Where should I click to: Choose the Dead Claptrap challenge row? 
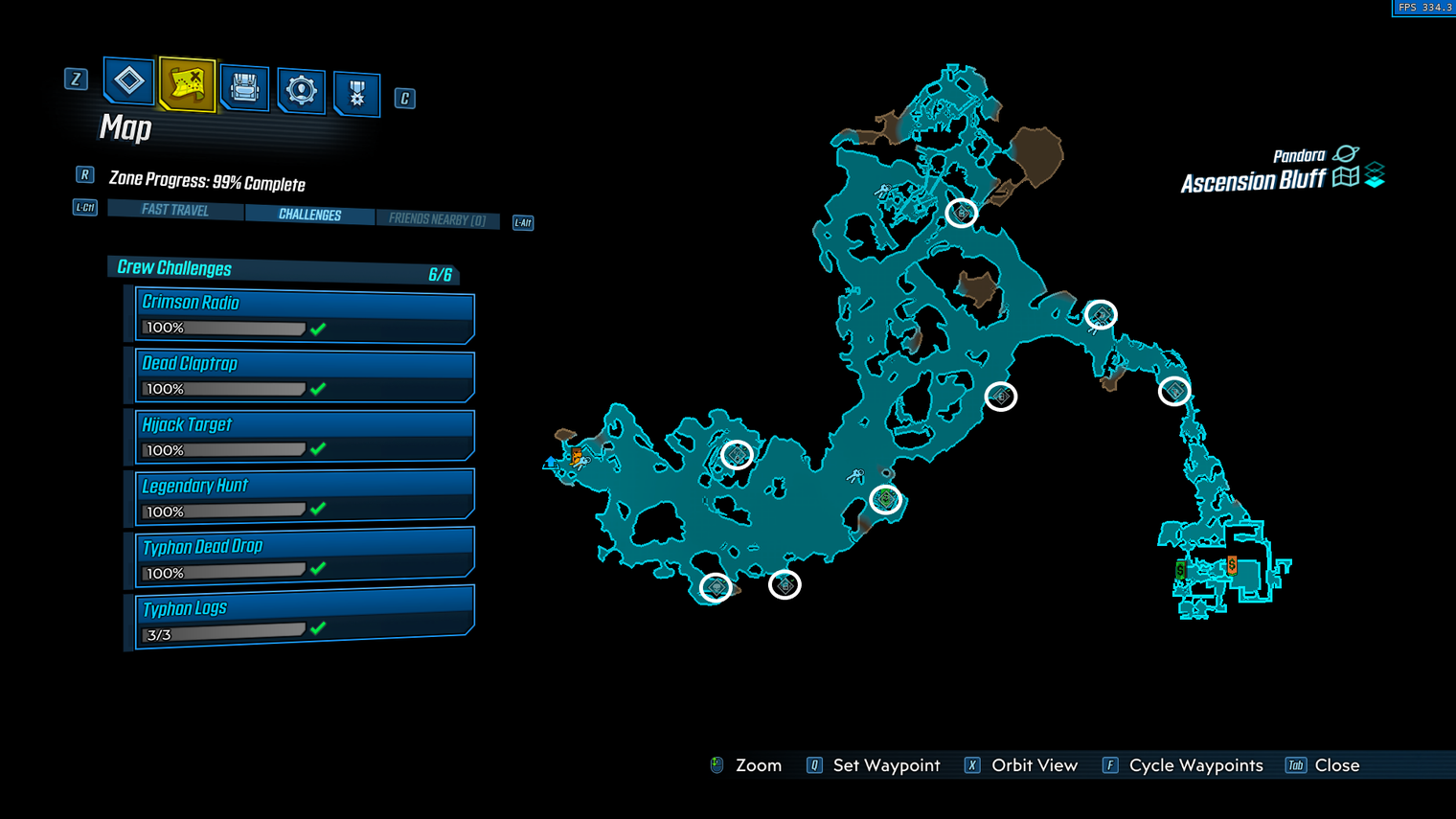[304, 375]
